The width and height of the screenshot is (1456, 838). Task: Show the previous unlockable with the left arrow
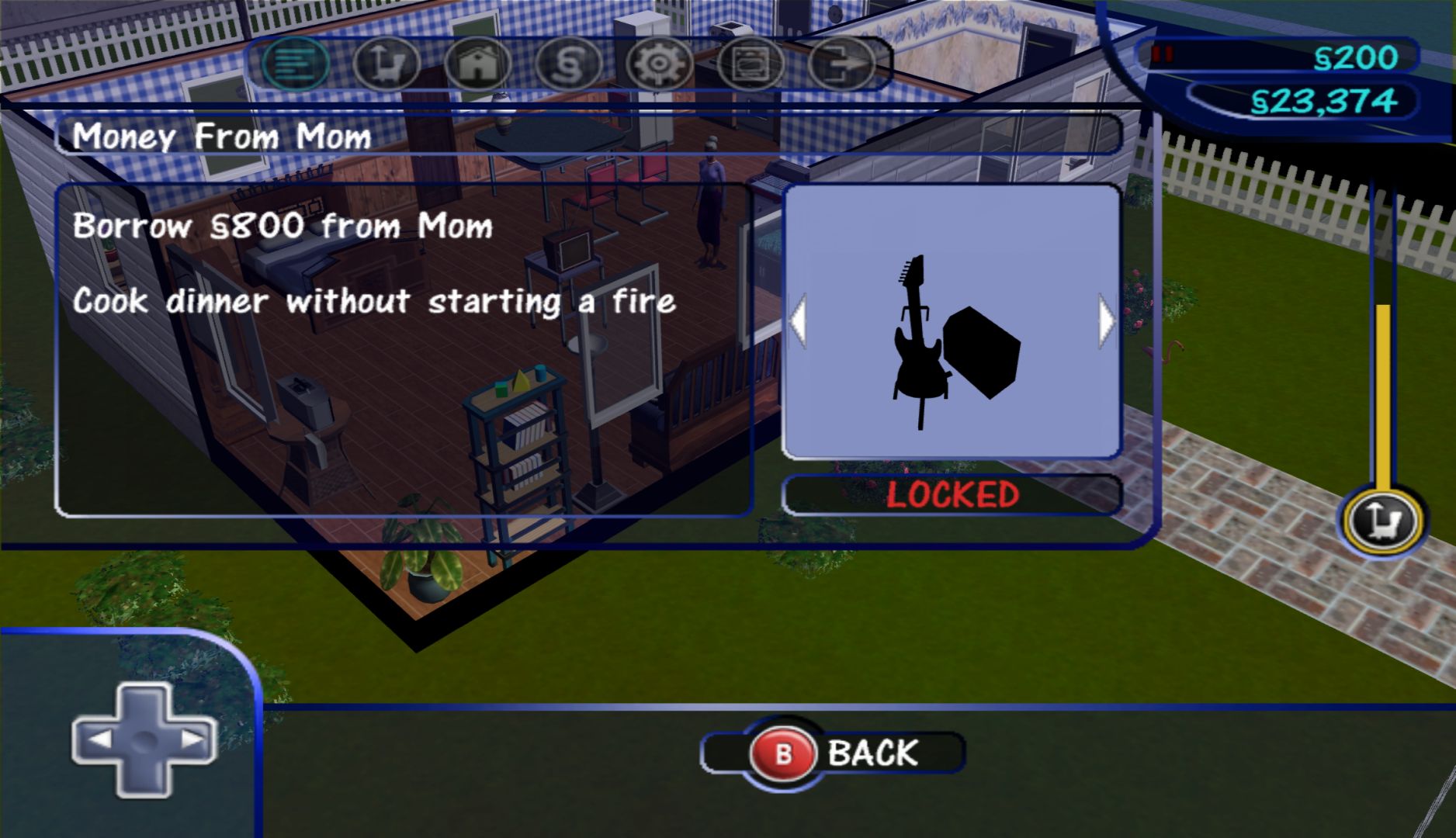798,320
